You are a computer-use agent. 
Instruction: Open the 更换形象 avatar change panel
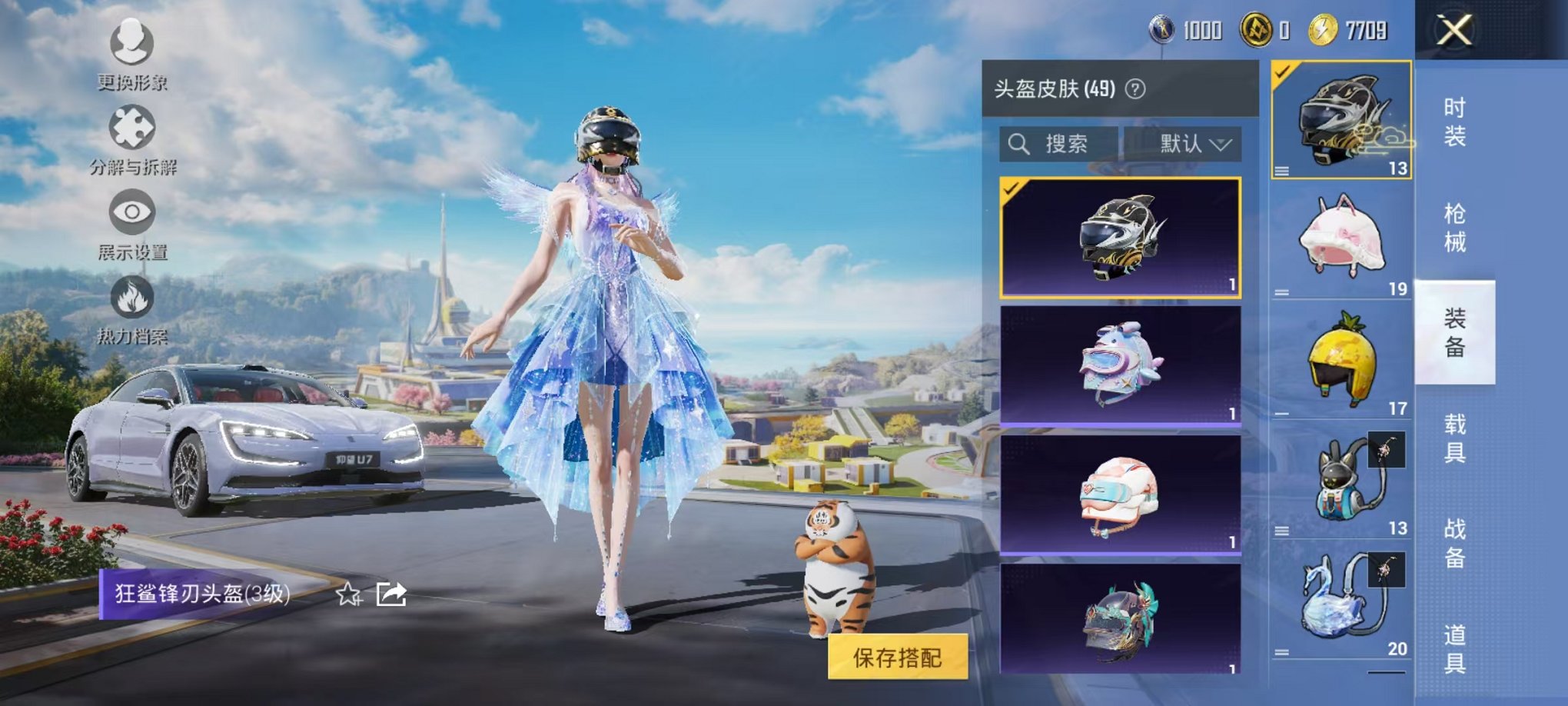(131, 46)
